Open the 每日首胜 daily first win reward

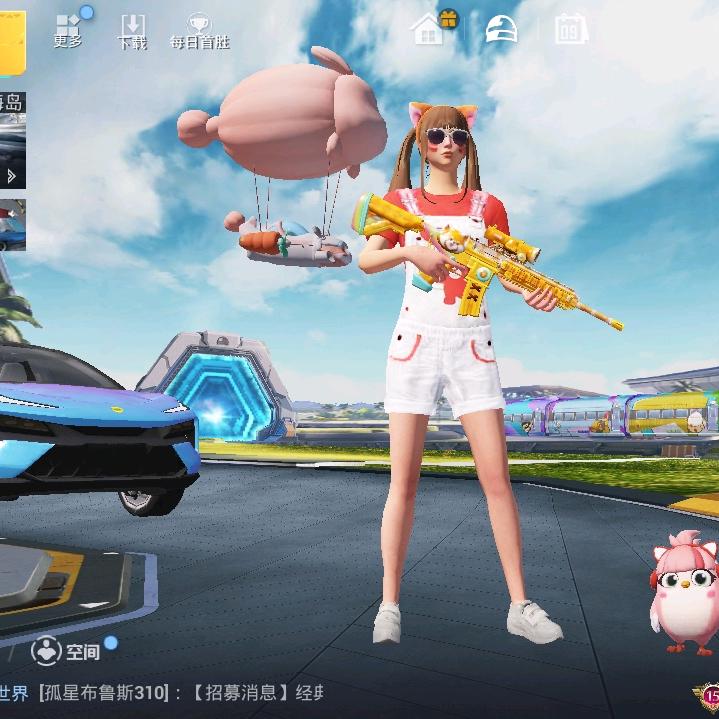point(198,32)
